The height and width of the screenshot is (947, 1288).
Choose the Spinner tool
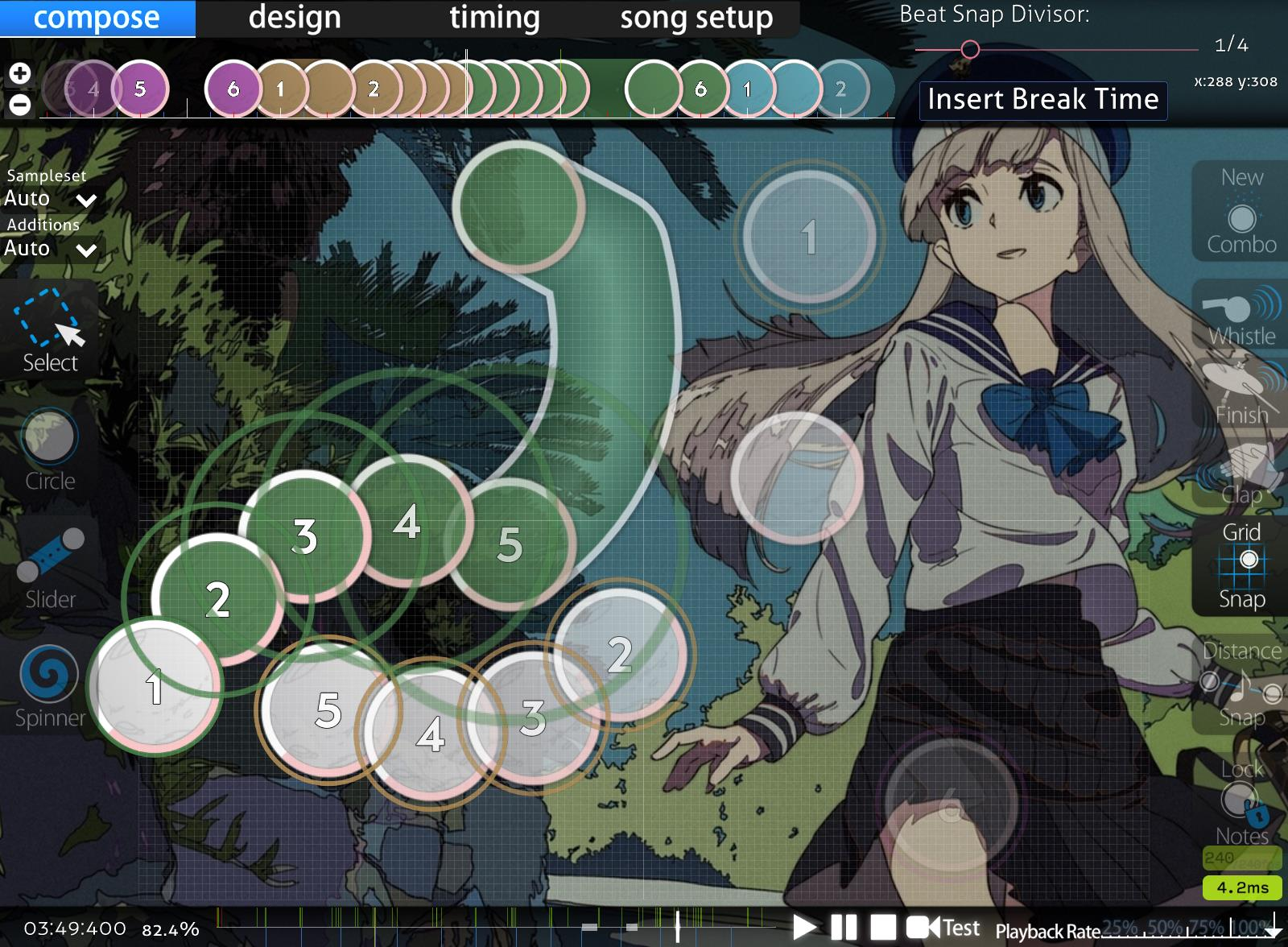tap(50, 685)
